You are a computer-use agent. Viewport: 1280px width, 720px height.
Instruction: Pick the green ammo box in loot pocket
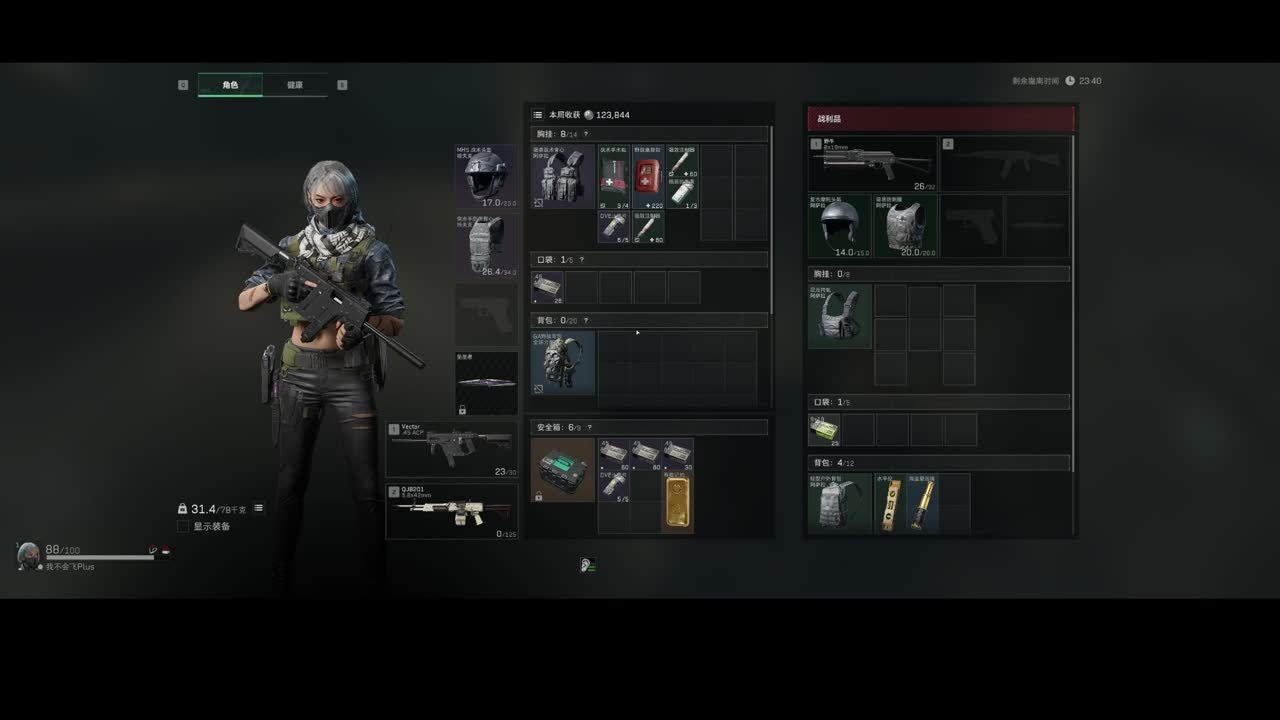pyautogui.click(x=824, y=429)
